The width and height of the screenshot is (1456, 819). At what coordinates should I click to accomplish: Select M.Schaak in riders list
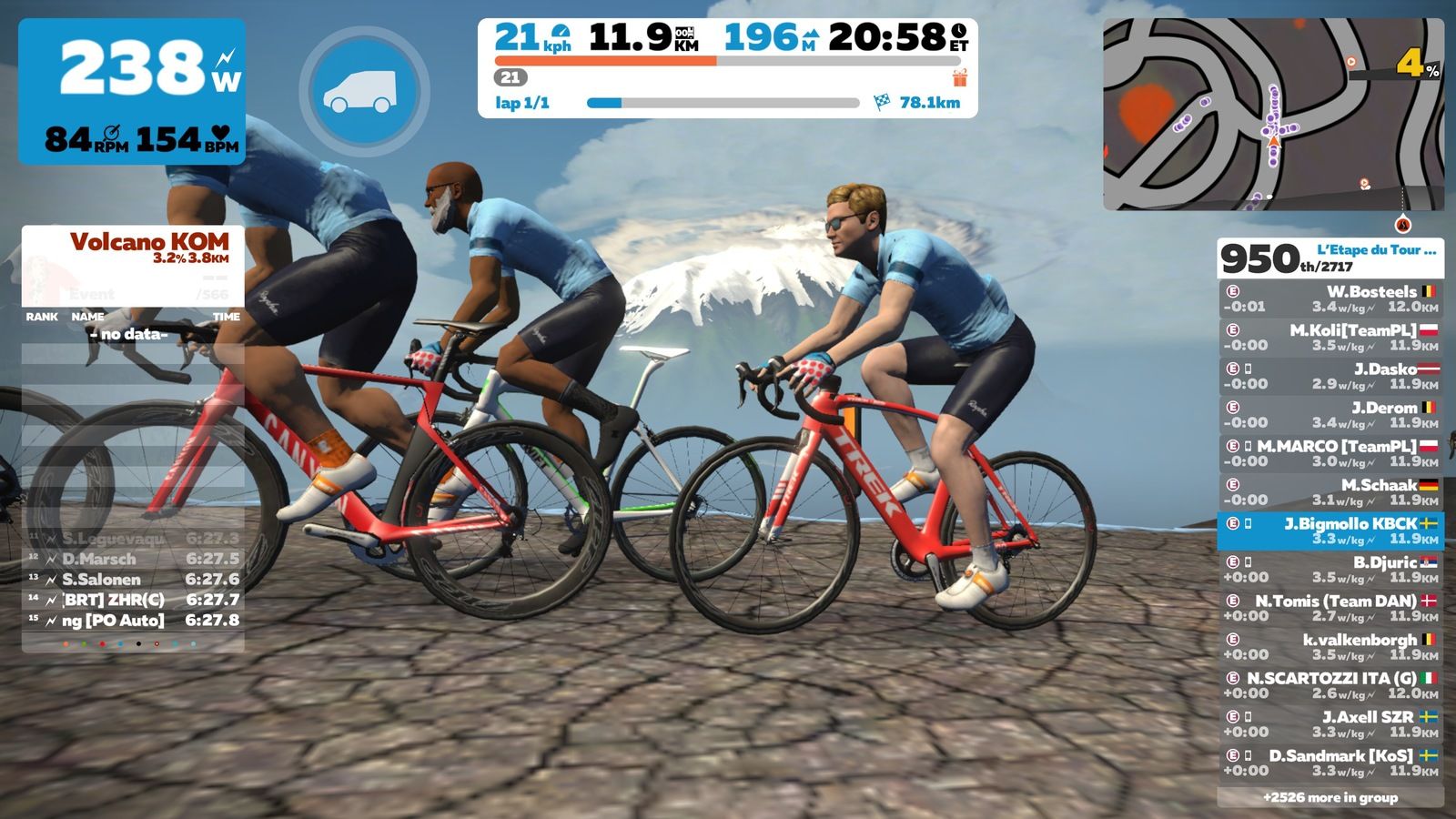pyautogui.click(x=1330, y=492)
